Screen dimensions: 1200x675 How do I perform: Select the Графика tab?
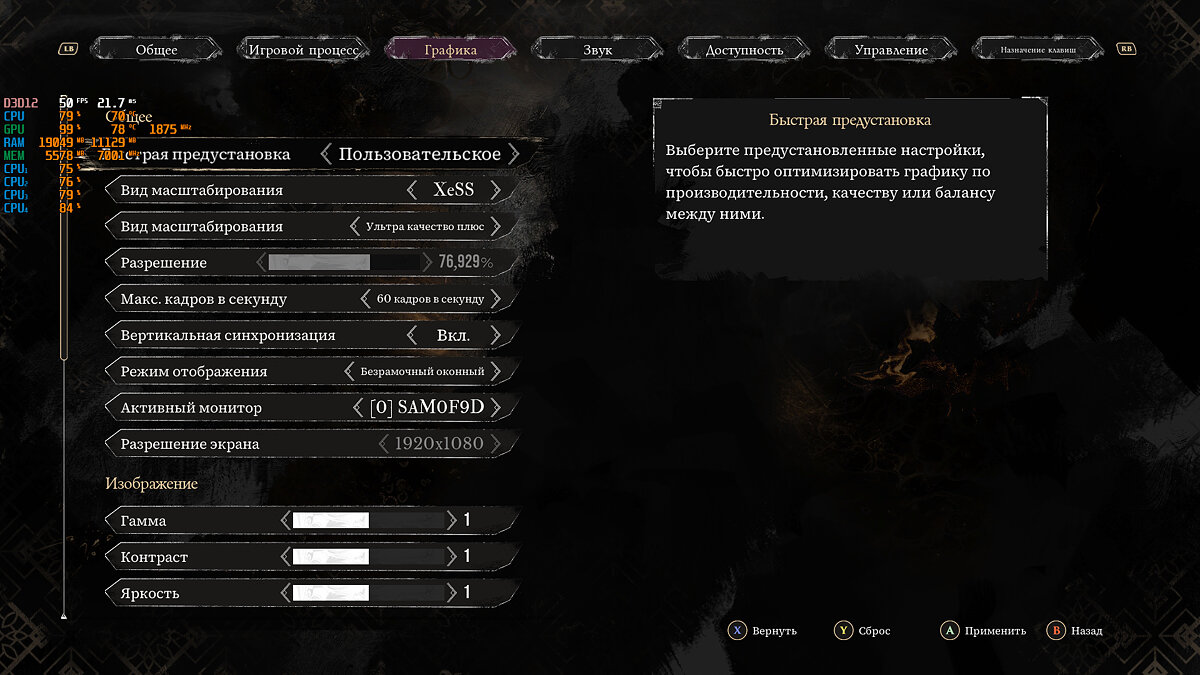[x=450, y=49]
